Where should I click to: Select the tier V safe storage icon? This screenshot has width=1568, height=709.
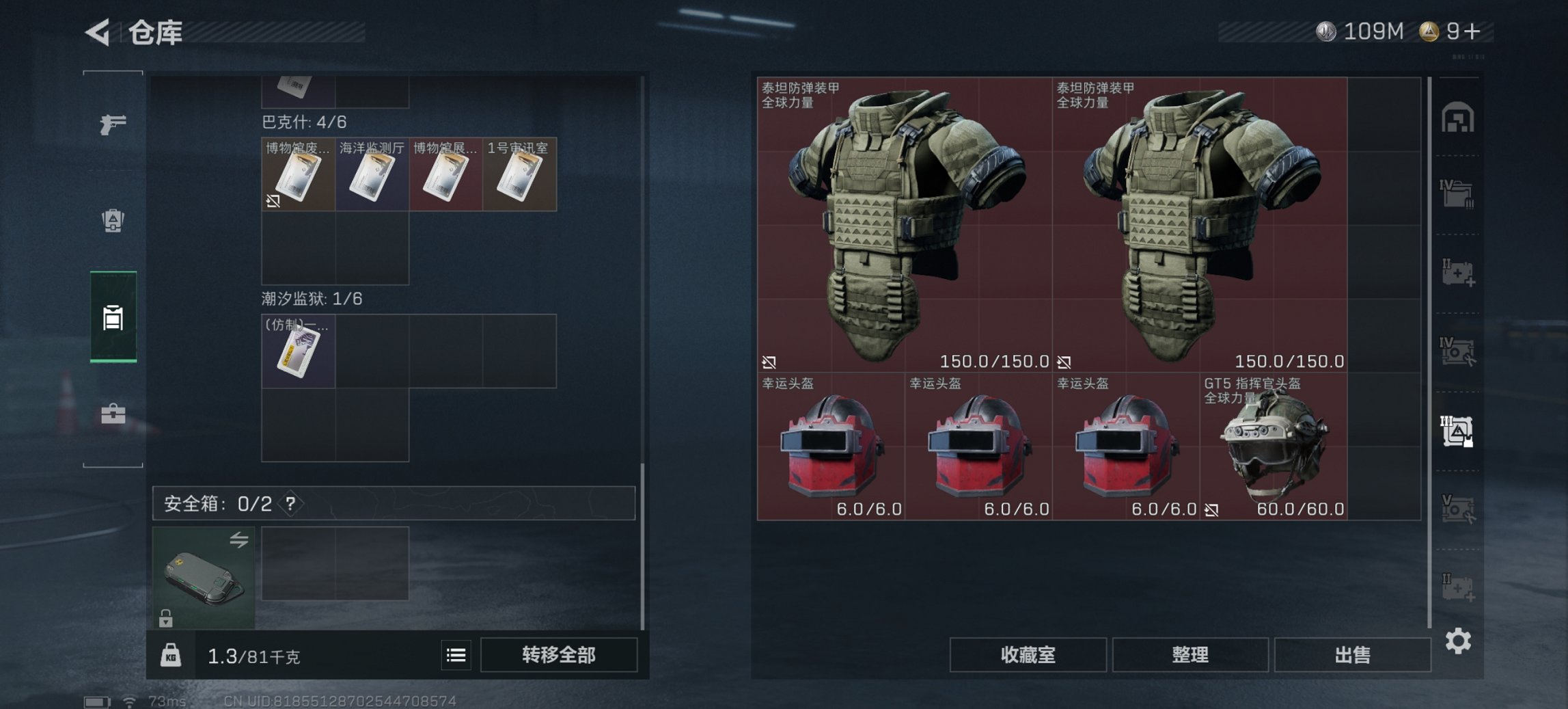(x=1459, y=507)
